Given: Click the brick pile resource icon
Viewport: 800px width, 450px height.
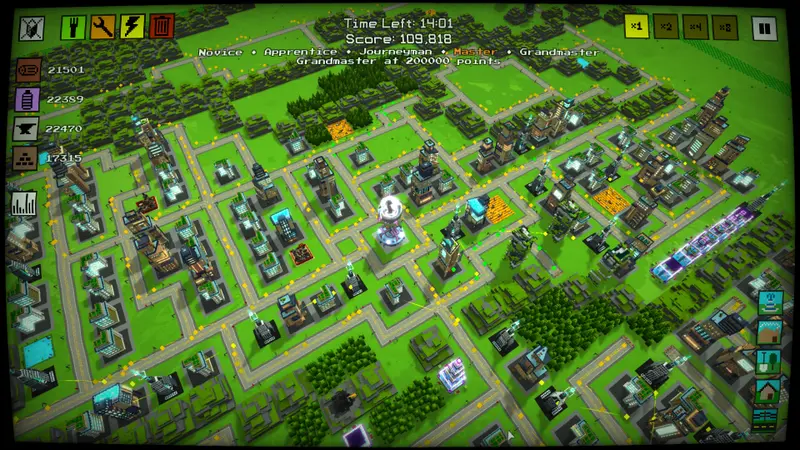Looking at the screenshot, I should pyautogui.click(x=27, y=158).
